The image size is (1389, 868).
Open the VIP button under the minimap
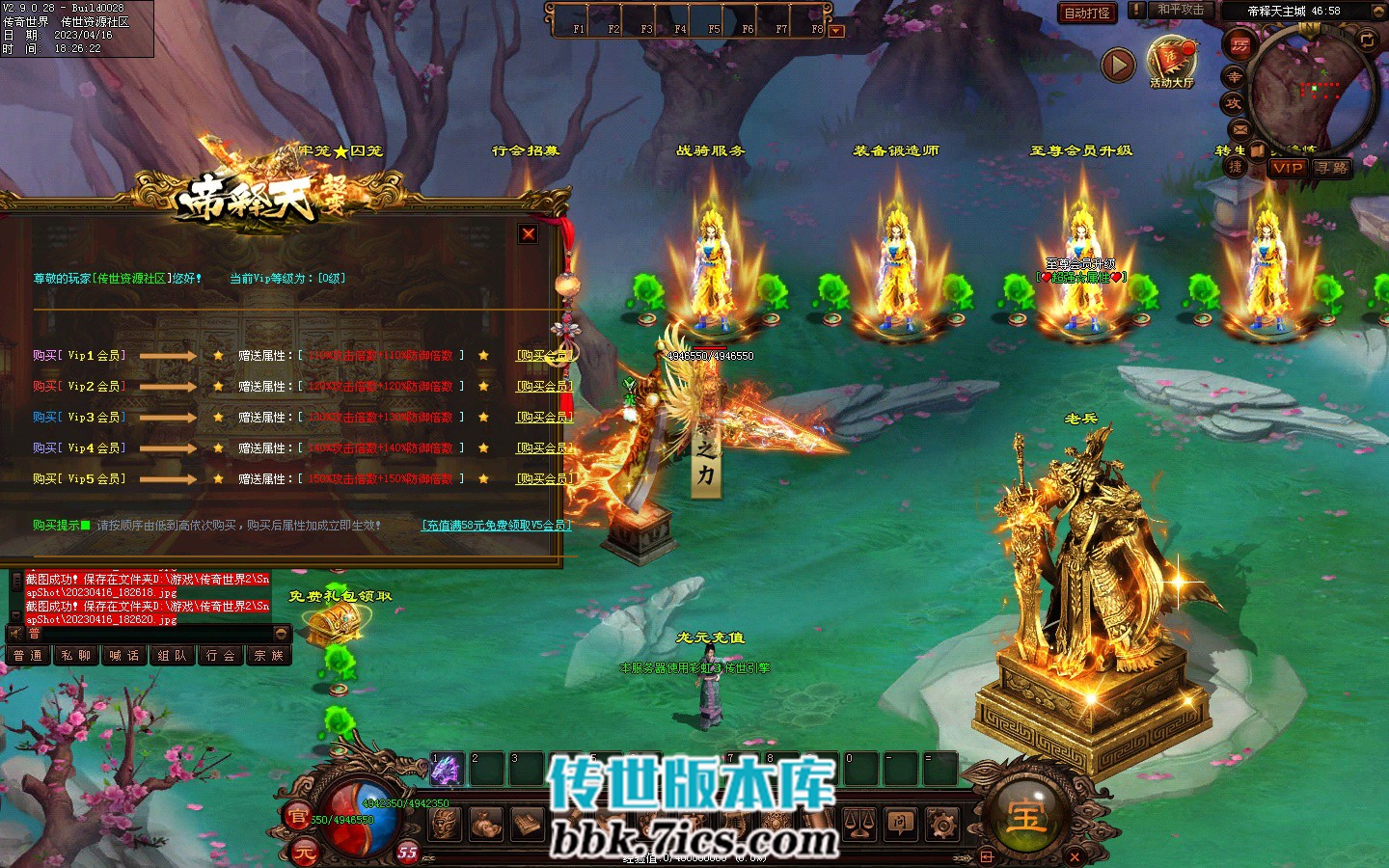pyautogui.click(x=1287, y=168)
